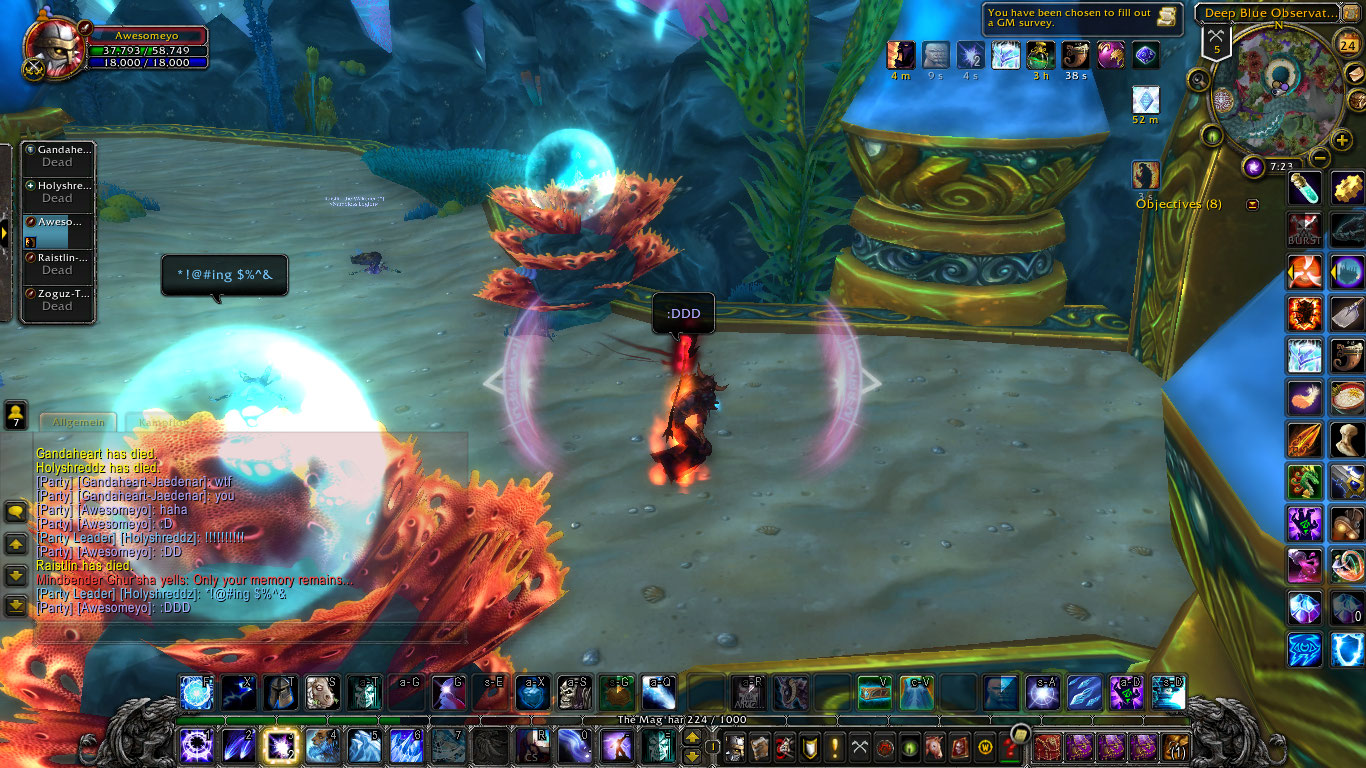Zoom out the minimap with minus button
This screenshot has width=1366, height=768.
click(1320, 158)
